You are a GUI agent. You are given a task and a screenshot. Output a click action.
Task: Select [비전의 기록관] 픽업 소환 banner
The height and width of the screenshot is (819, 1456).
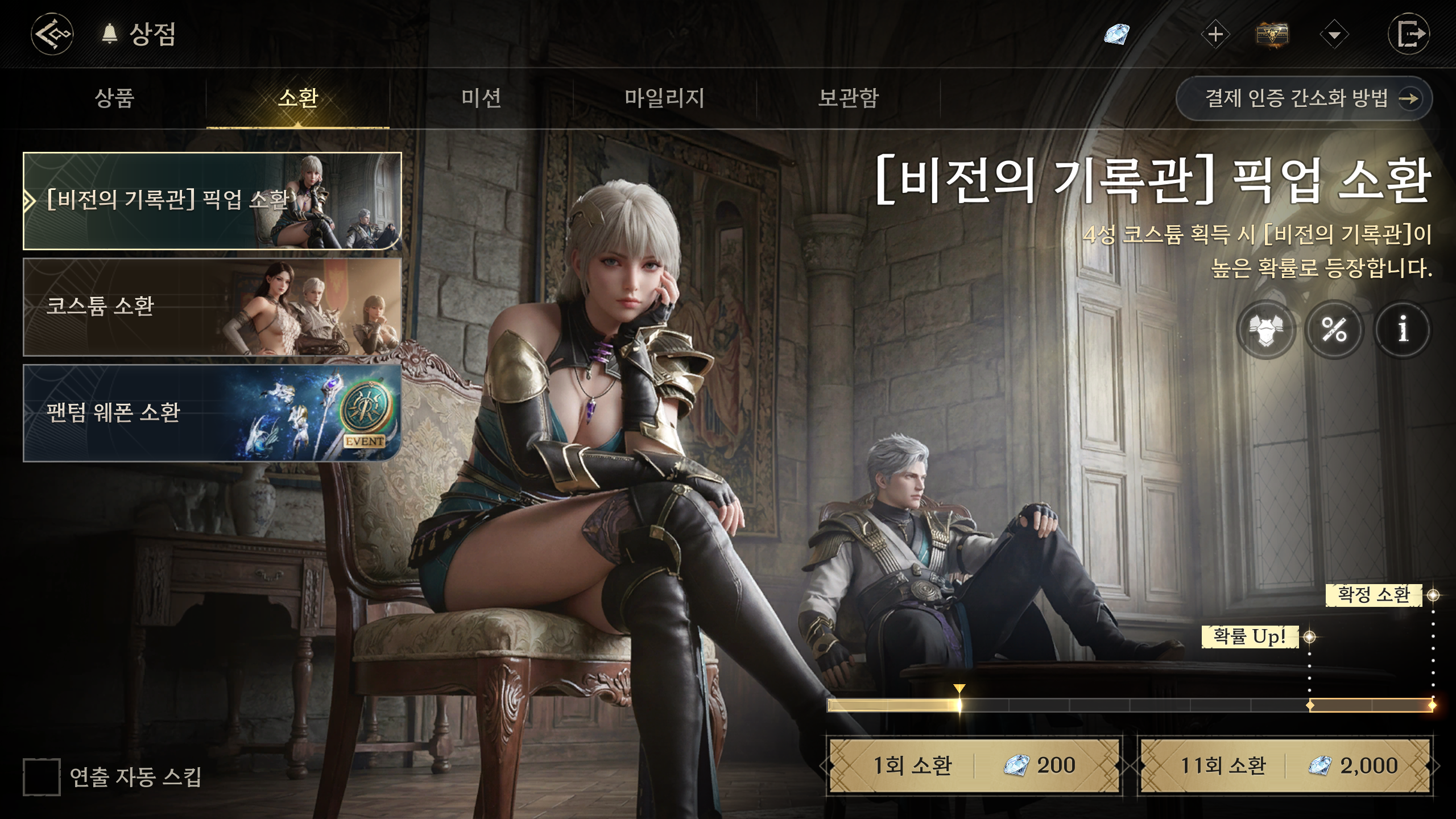(x=212, y=201)
